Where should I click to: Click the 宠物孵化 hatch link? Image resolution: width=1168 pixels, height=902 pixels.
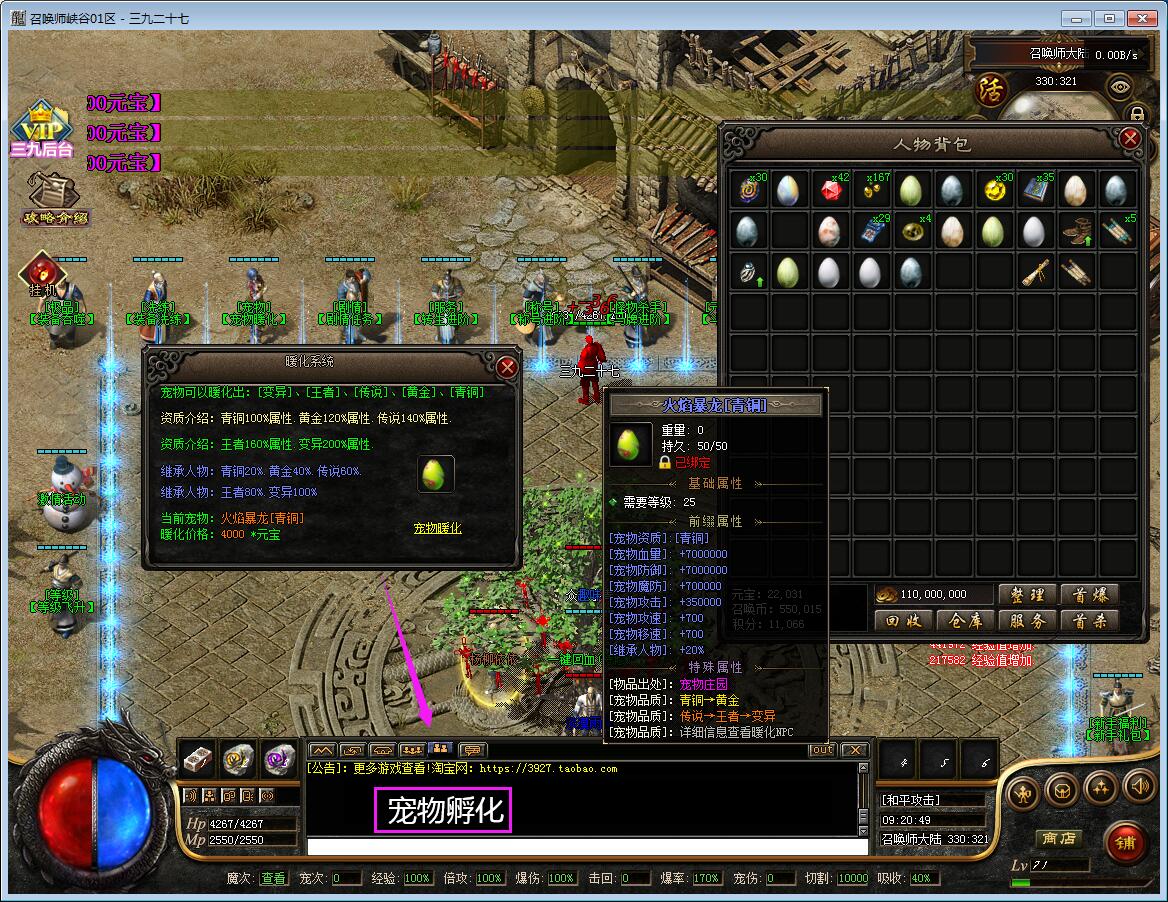[437, 528]
